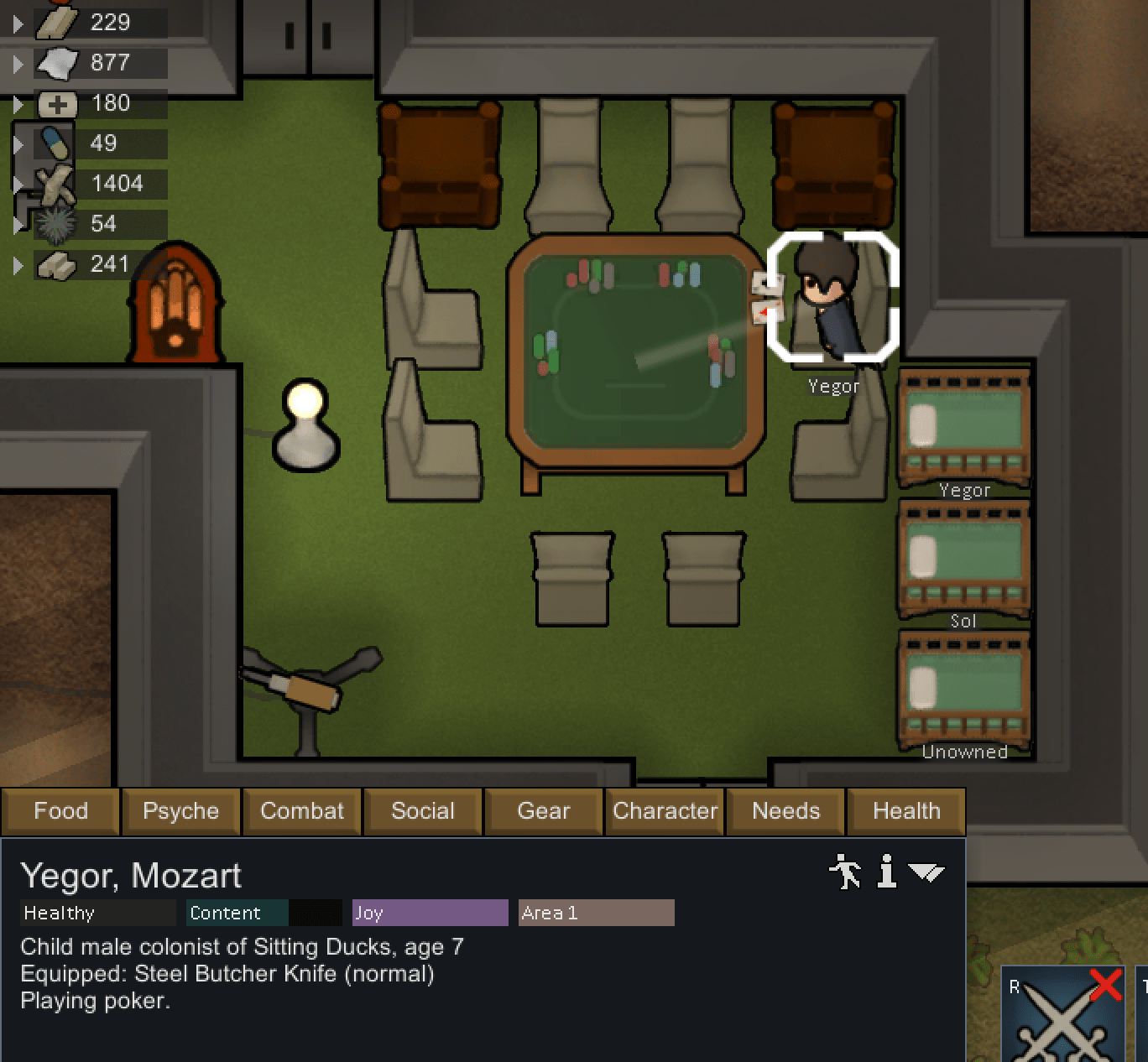Open the Gear tab
Image resolution: width=1148 pixels, height=1062 pixels.
point(542,810)
